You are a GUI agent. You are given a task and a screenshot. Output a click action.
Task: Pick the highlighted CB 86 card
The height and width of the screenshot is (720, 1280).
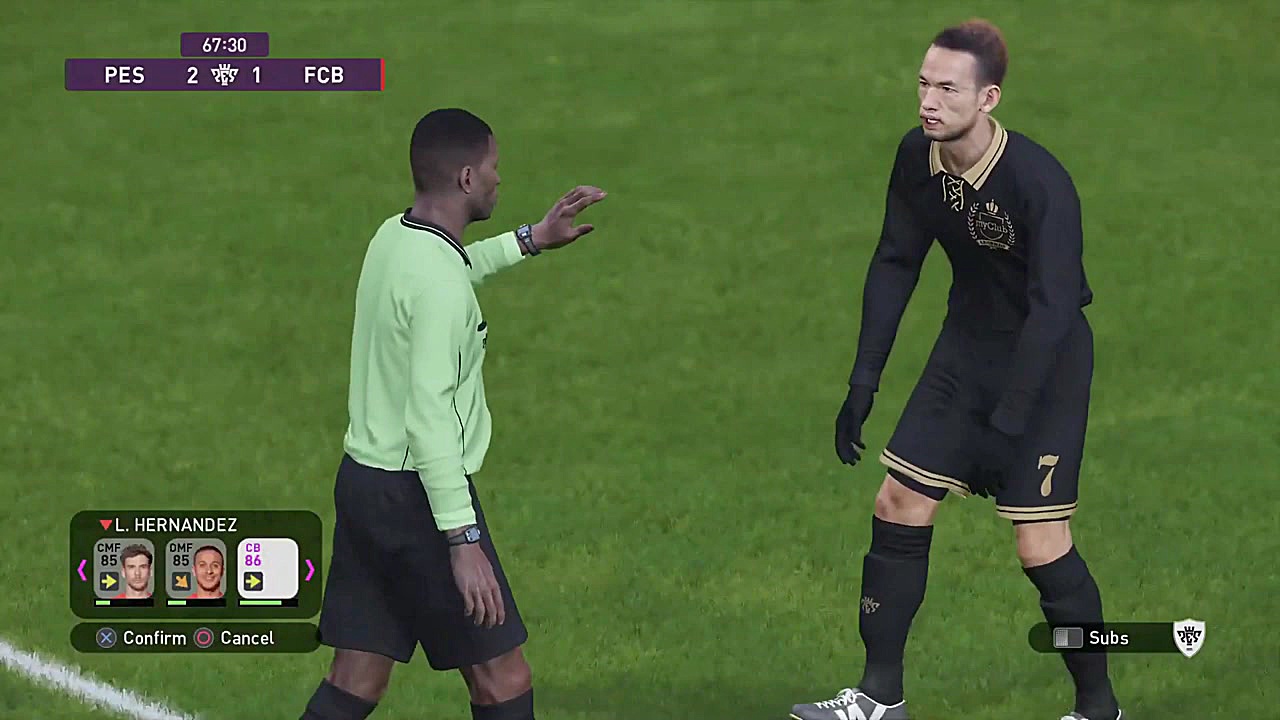click(267, 569)
